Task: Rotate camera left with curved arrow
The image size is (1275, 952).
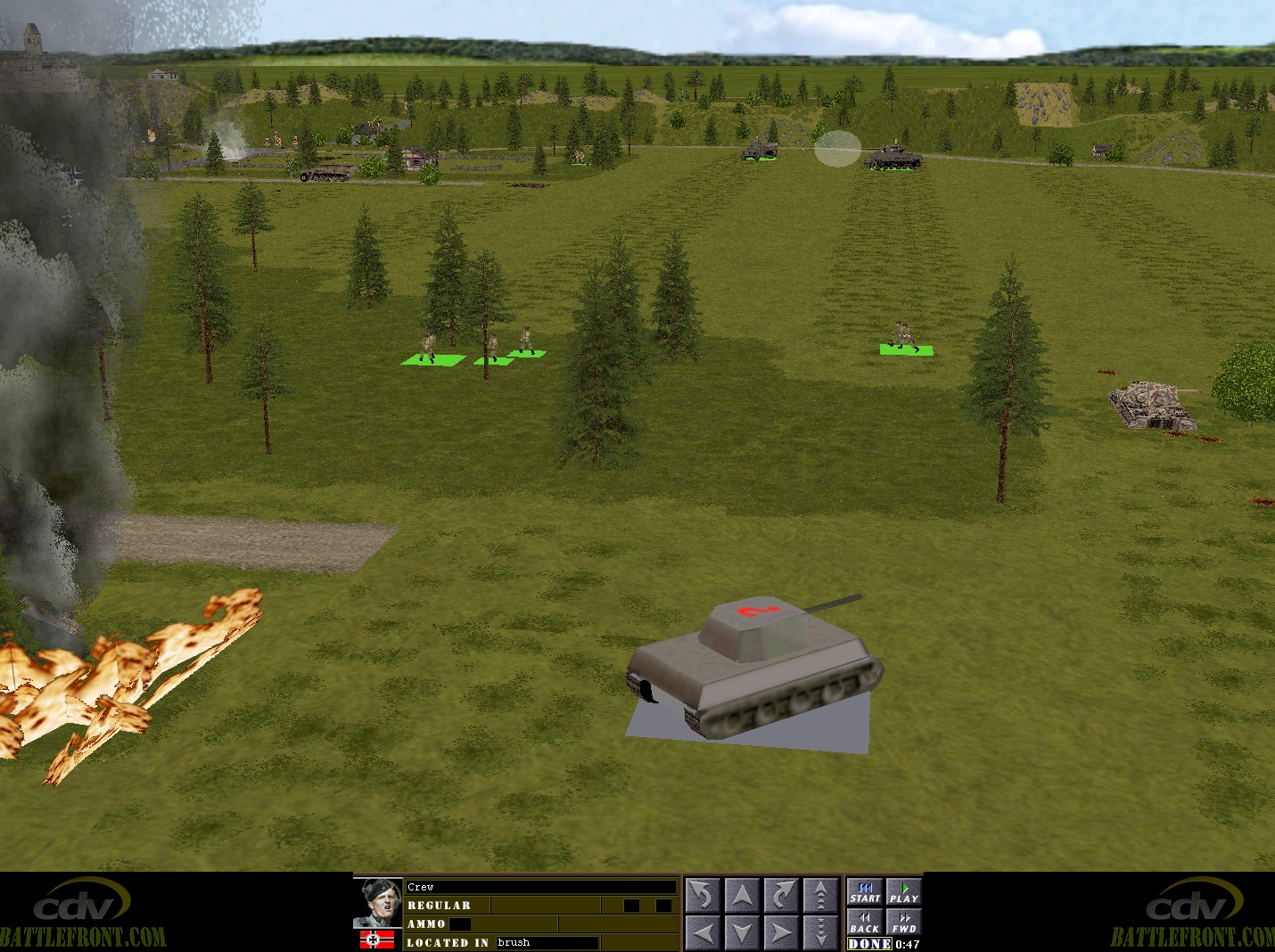Action: [703, 895]
